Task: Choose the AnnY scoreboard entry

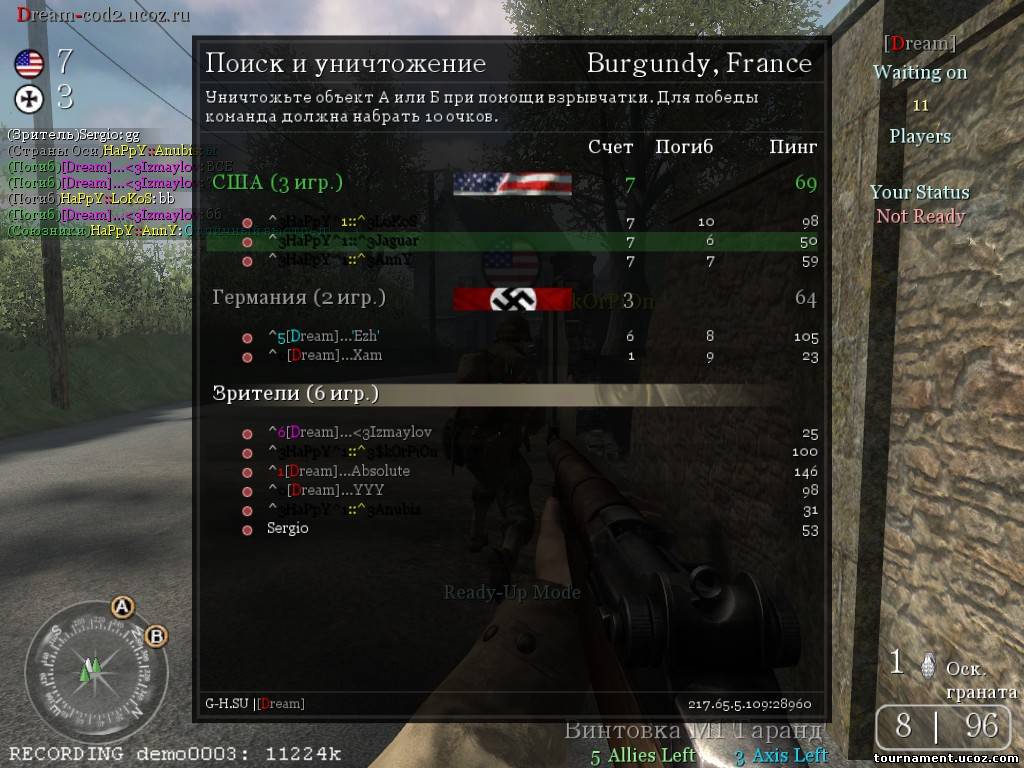Action: (510, 261)
